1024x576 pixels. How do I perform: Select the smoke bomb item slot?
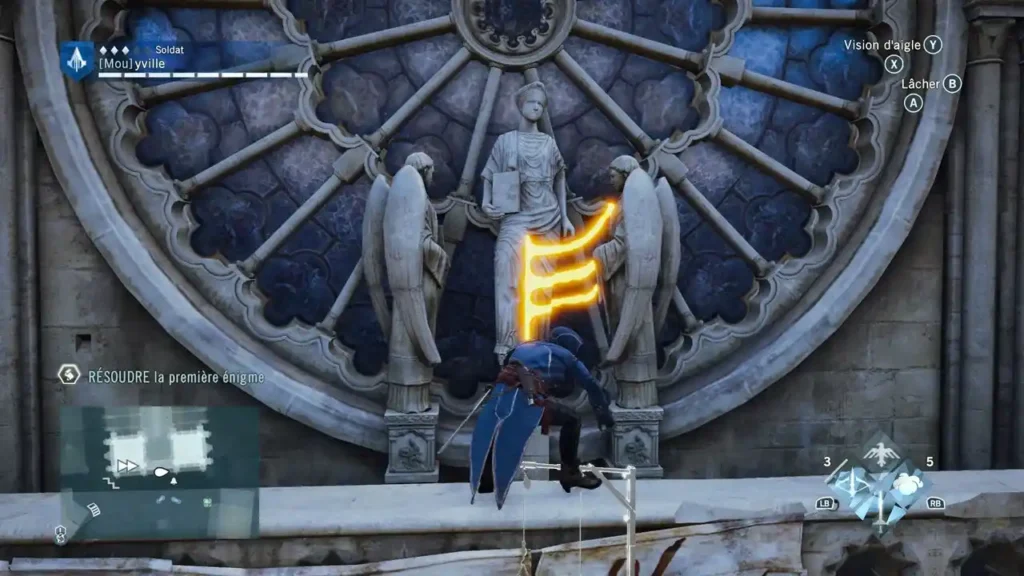906,484
